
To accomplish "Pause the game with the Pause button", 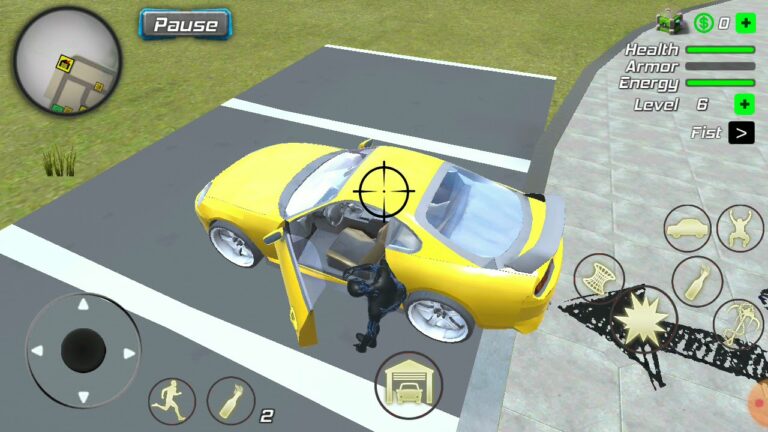I will coord(185,23).
